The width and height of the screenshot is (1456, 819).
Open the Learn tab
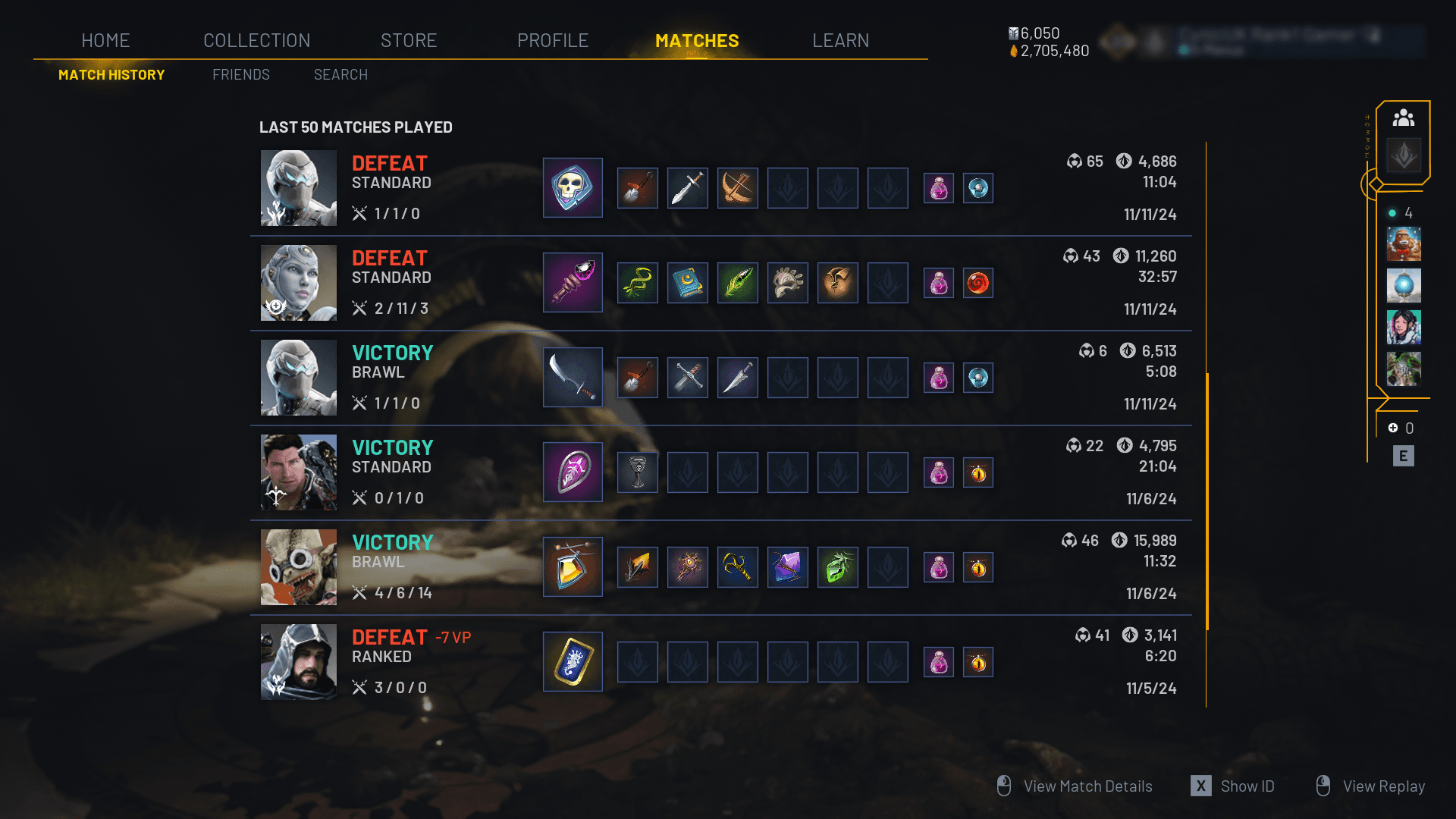tap(840, 40)
